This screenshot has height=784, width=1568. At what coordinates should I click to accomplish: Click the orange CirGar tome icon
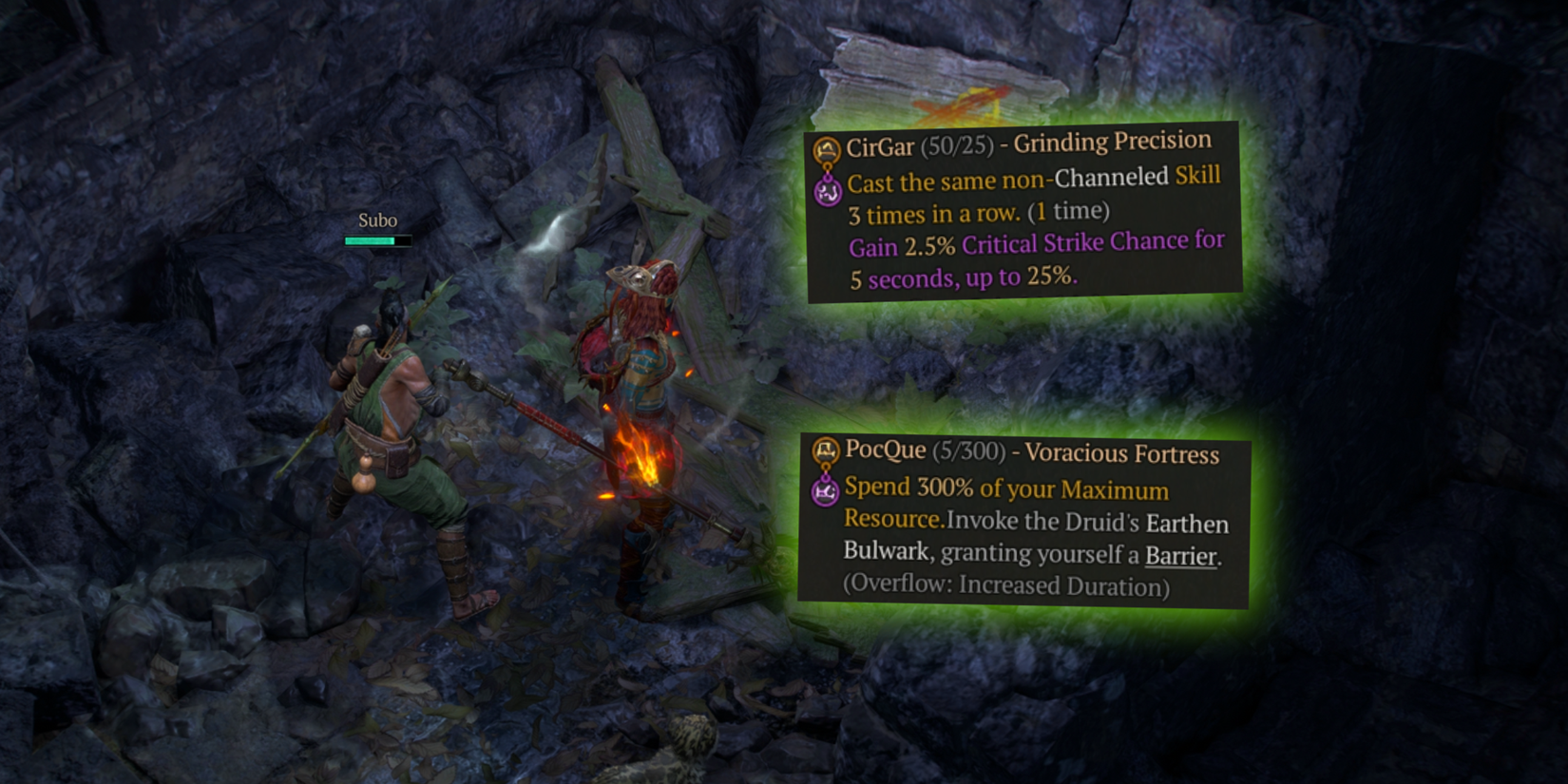(x=825, y=147)
